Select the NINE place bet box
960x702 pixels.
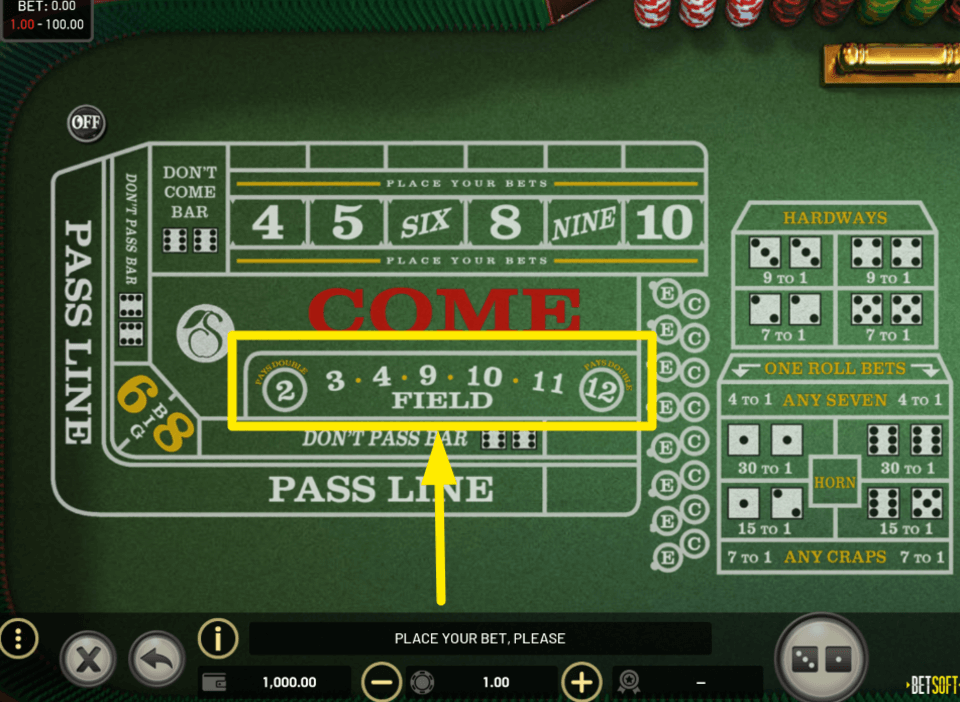584,224
